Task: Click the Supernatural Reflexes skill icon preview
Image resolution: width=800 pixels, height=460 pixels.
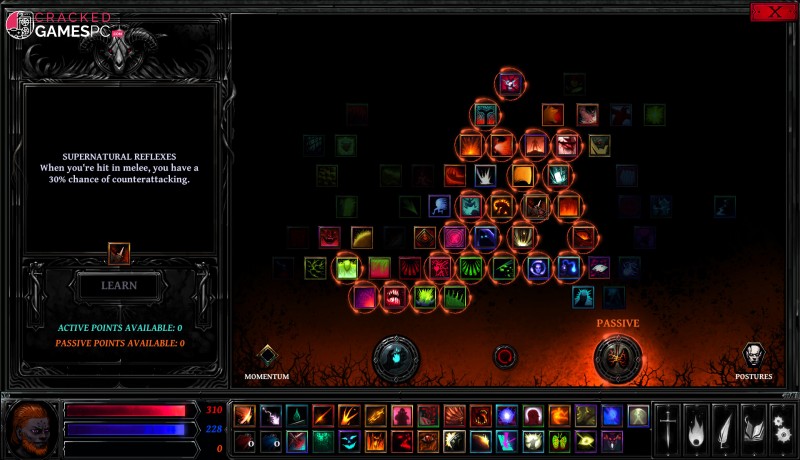Action: tap(119, 254)
